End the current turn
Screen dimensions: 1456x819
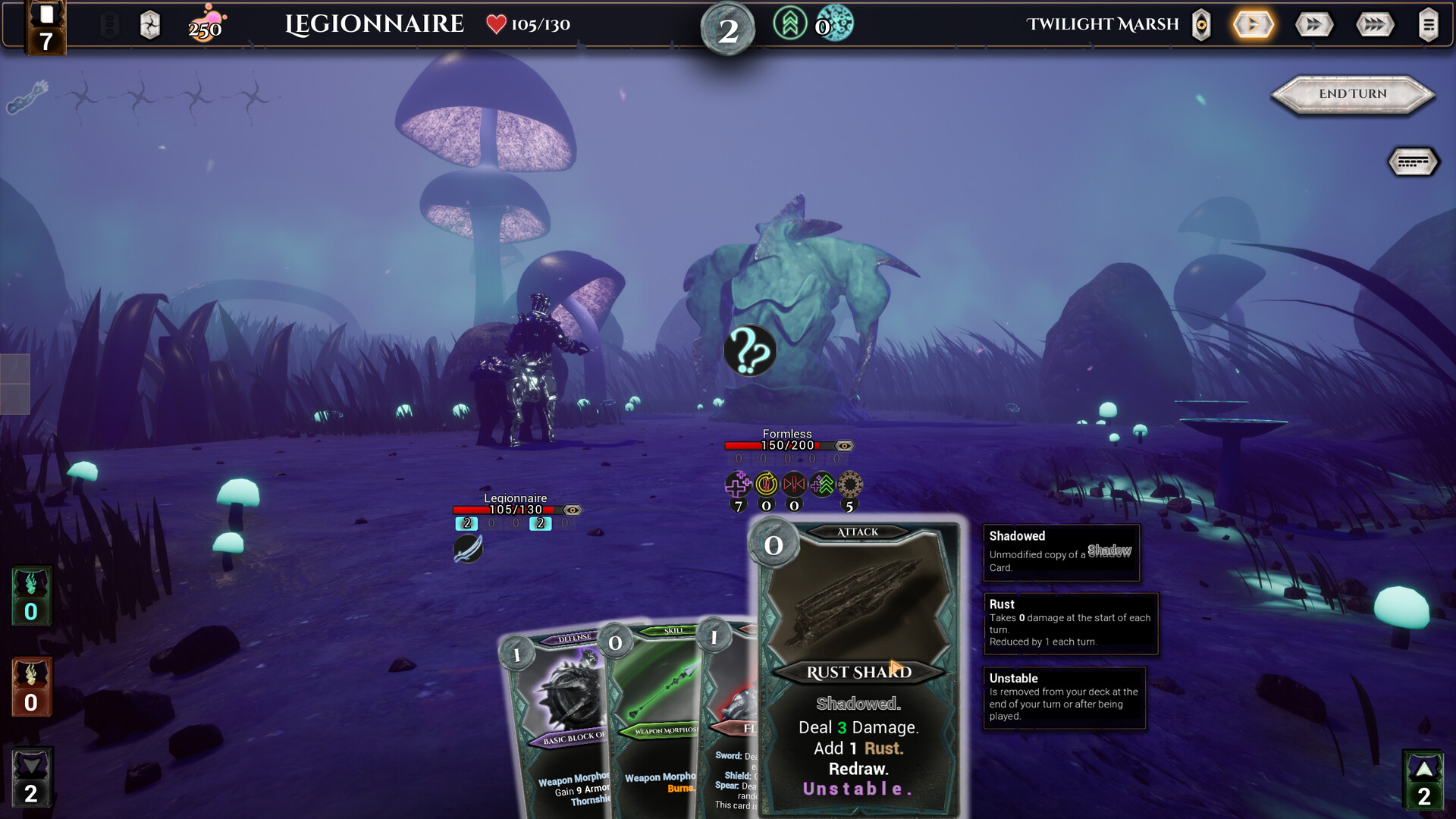tap(1353, 94)
